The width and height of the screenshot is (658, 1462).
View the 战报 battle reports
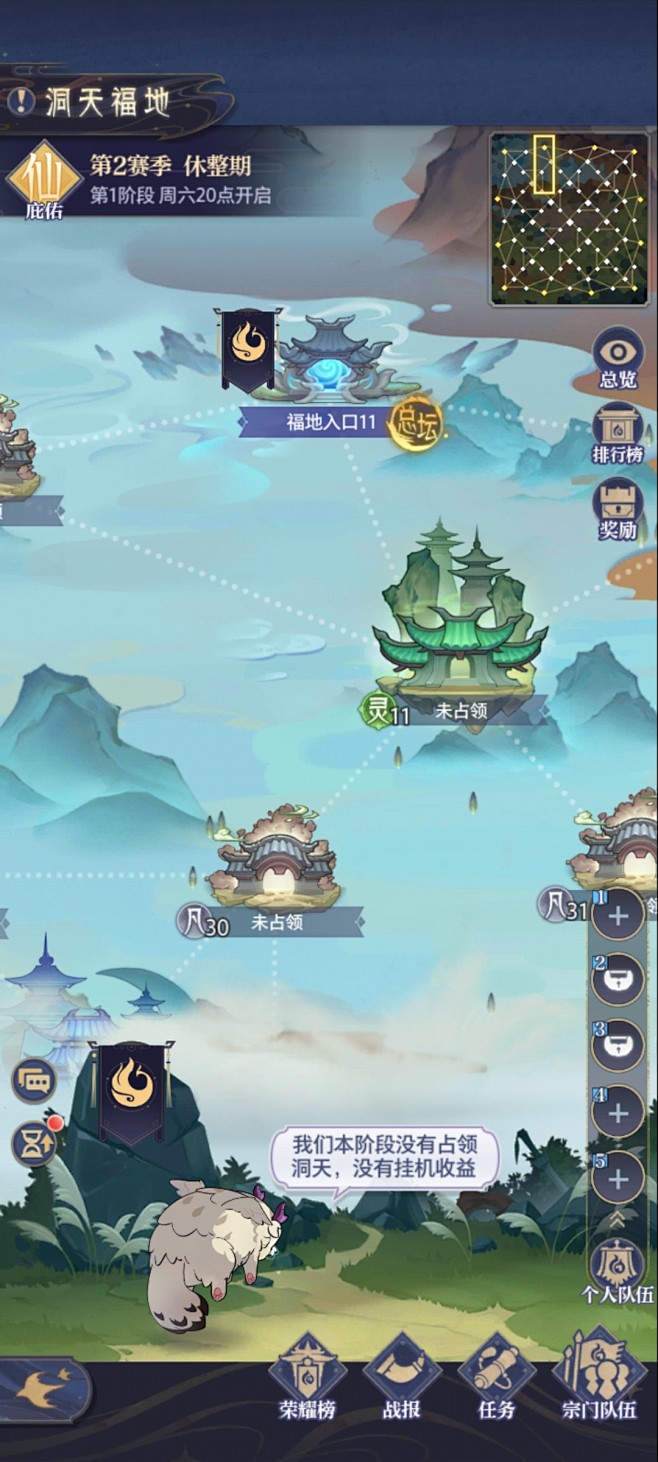pyautogui.click(x=402, y=1375)
